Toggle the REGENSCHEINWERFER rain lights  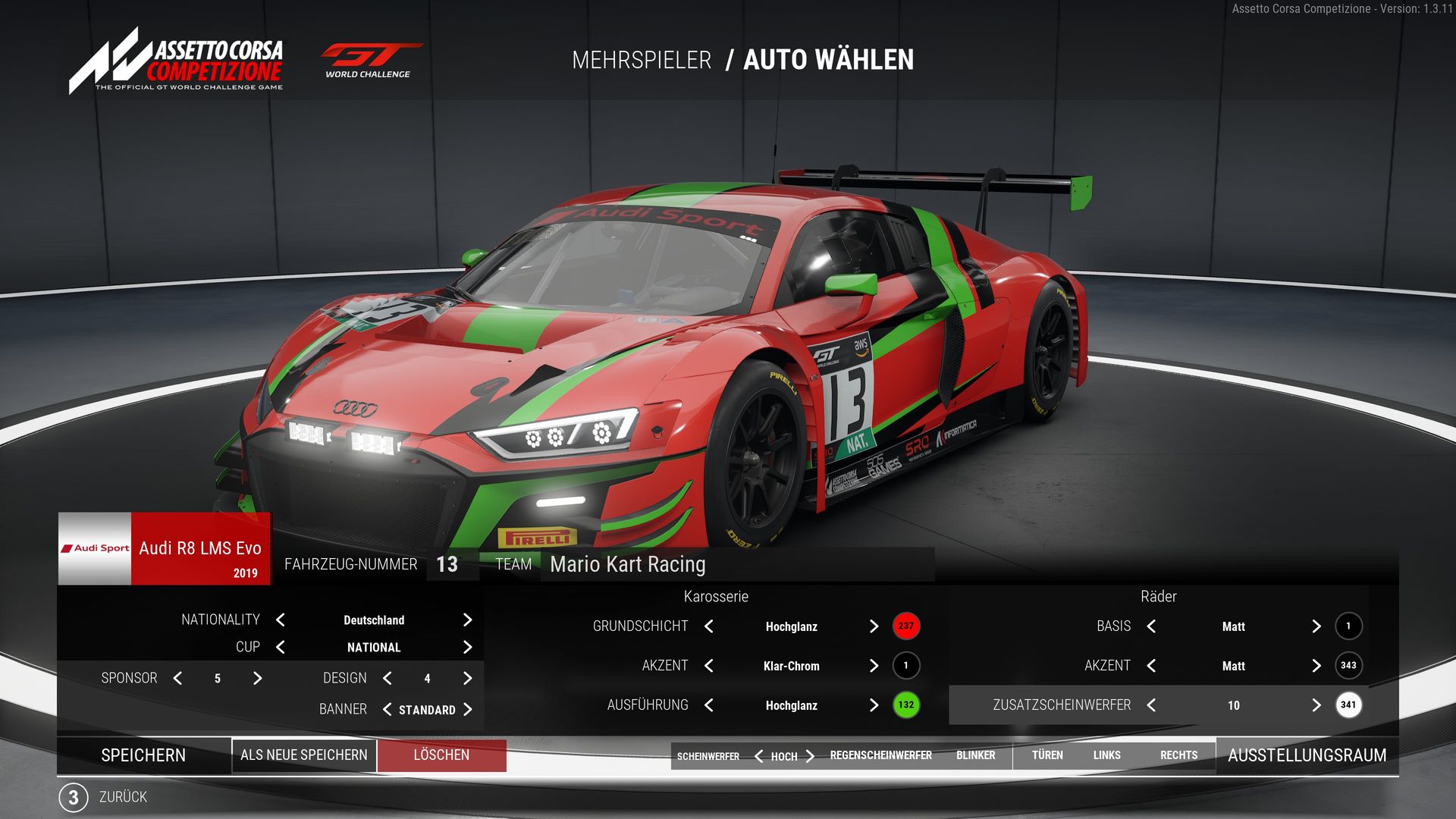pos(880,755)
